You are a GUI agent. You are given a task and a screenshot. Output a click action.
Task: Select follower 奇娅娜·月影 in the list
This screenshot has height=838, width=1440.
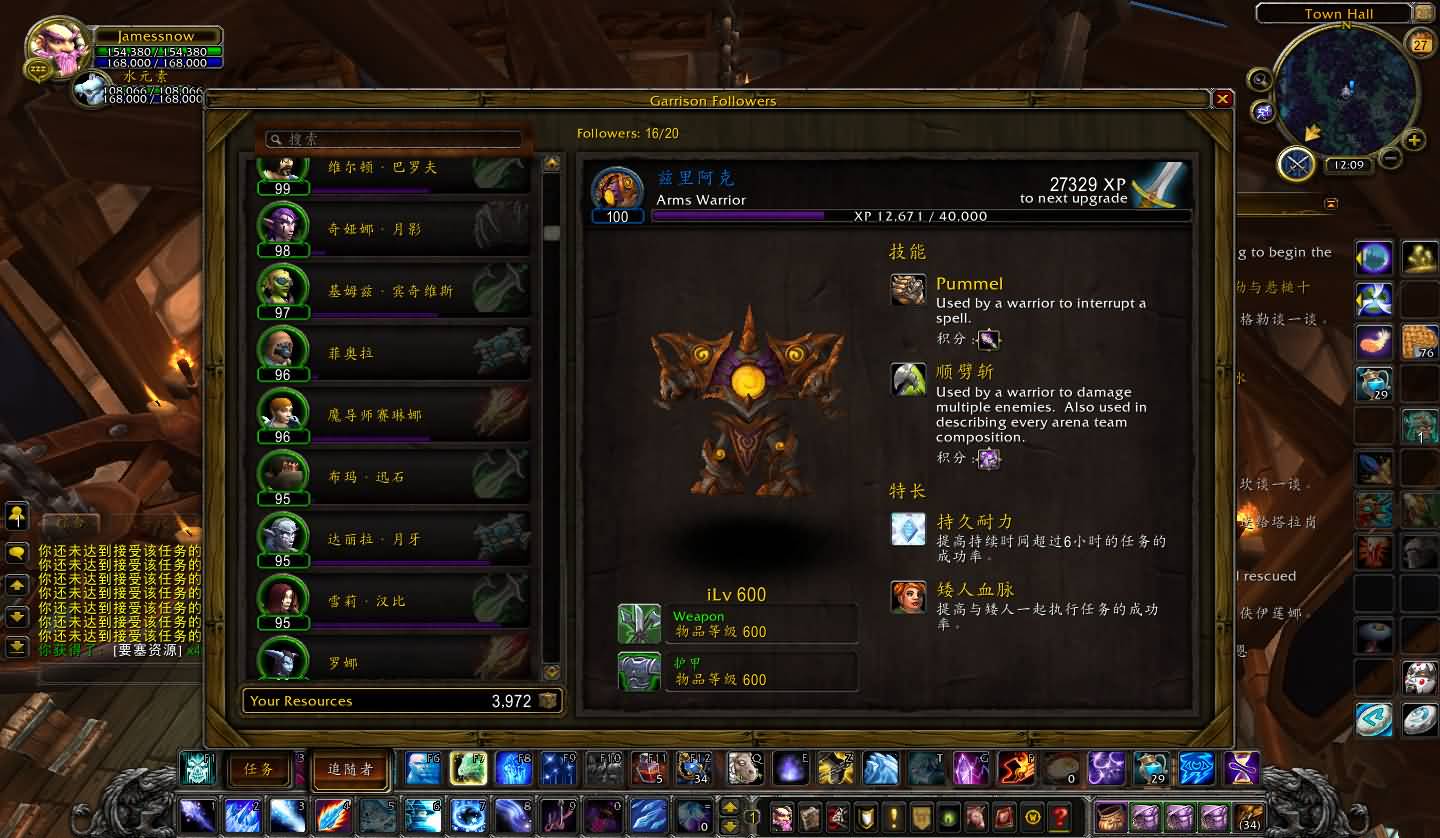point(393,229)
